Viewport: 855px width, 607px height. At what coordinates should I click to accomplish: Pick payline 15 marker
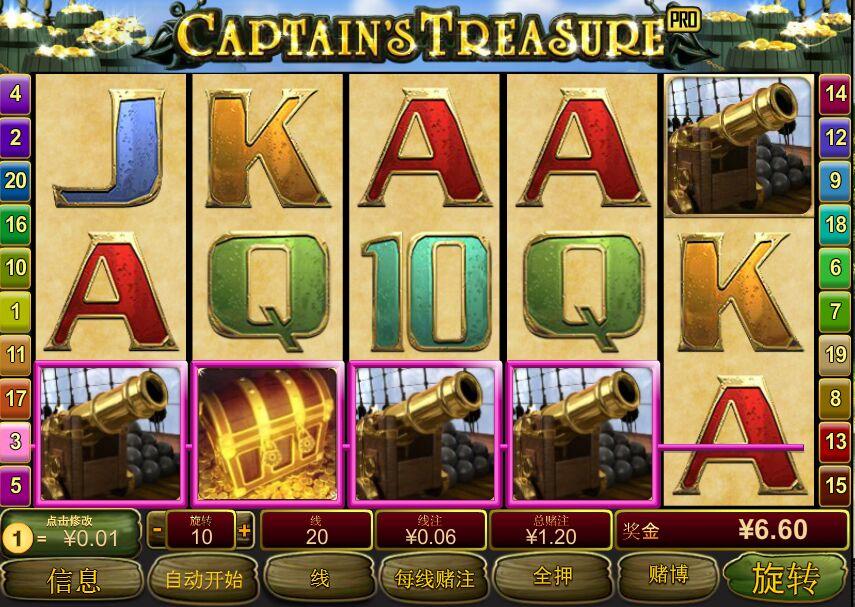pyautogui.click(x=836, y=485)
